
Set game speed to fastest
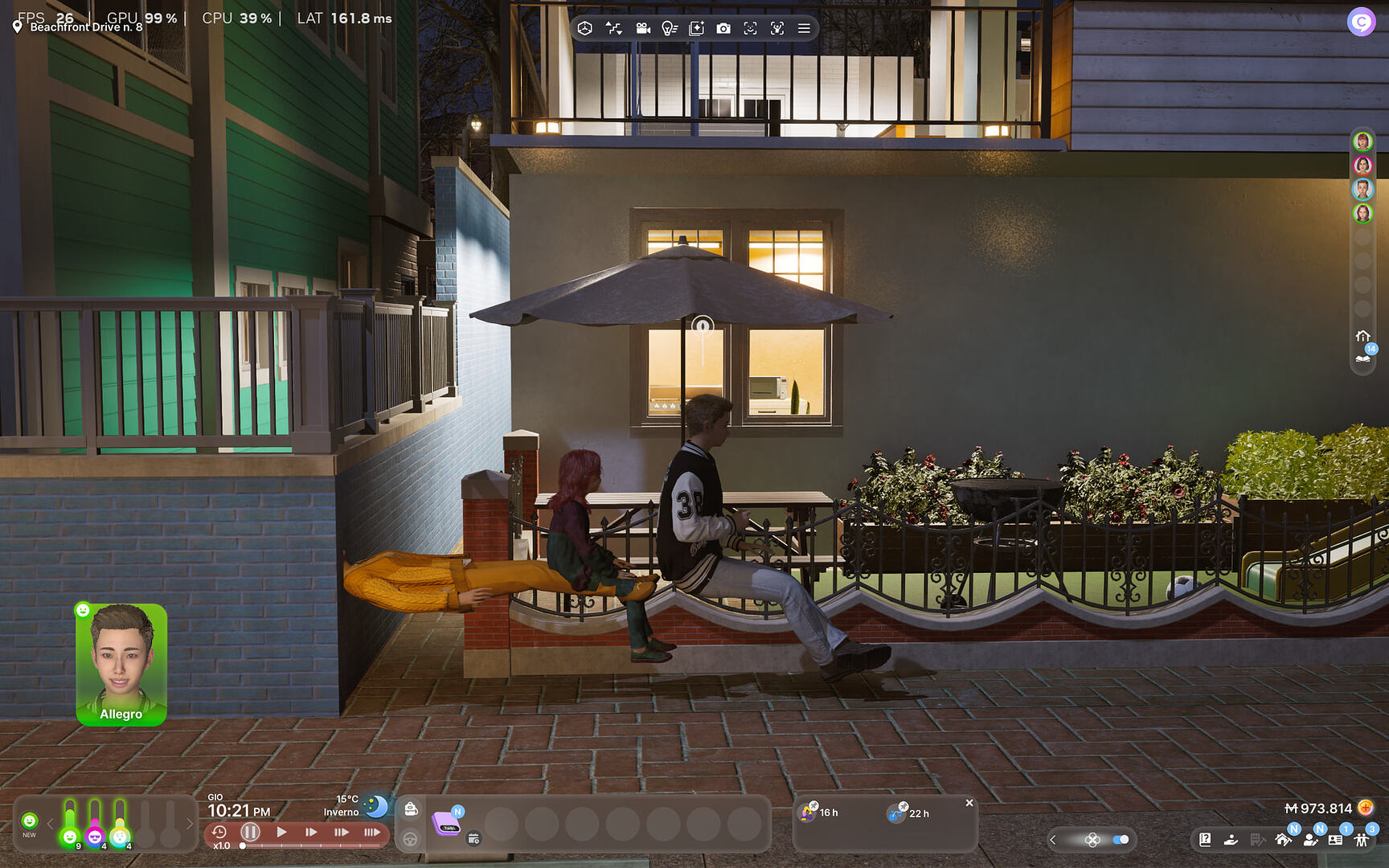click(x=373, y=833)
